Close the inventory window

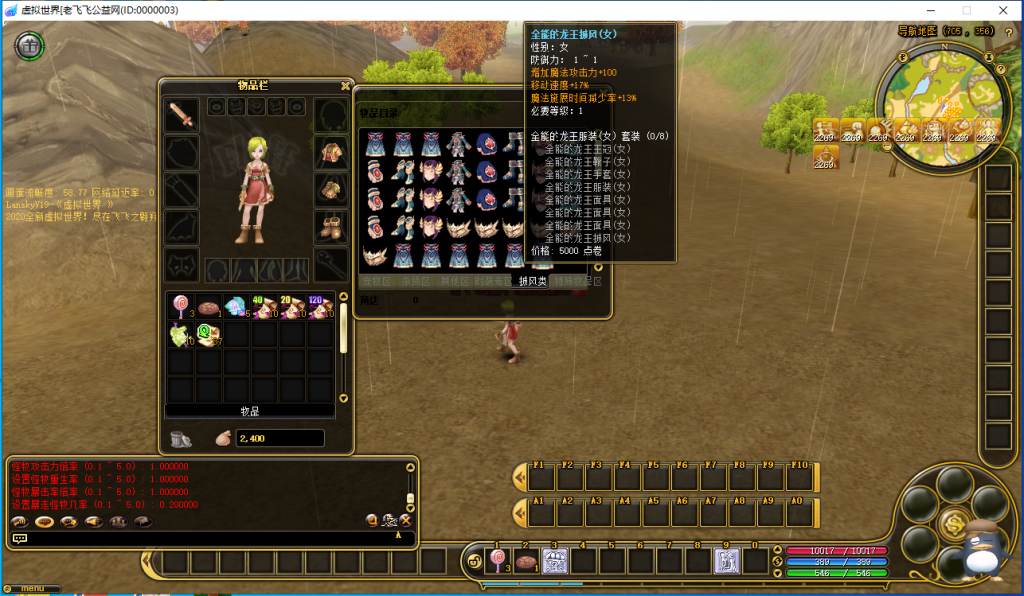[346, 86]
